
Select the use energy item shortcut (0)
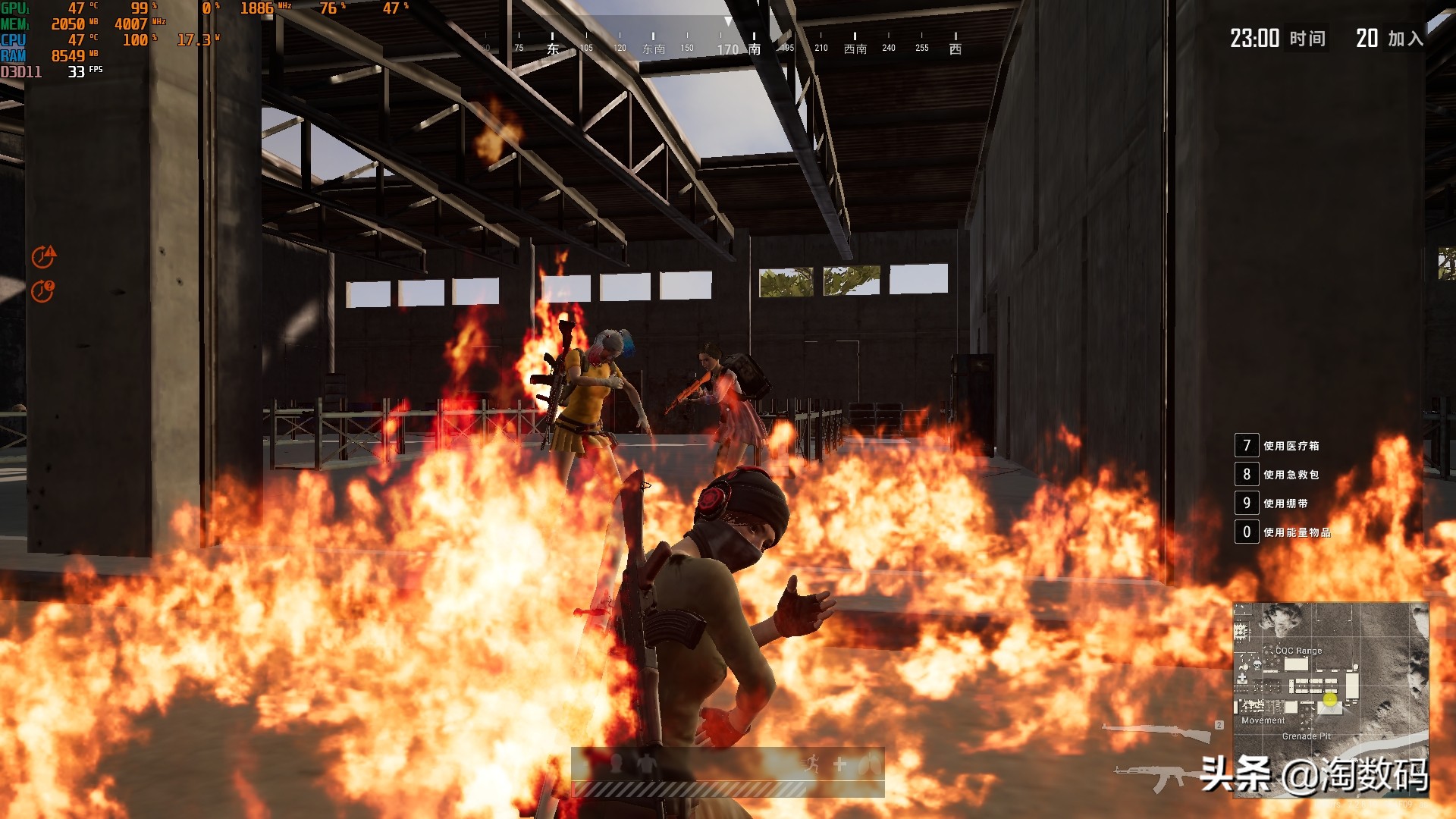pyautogui.click(x=1246, y=532)
